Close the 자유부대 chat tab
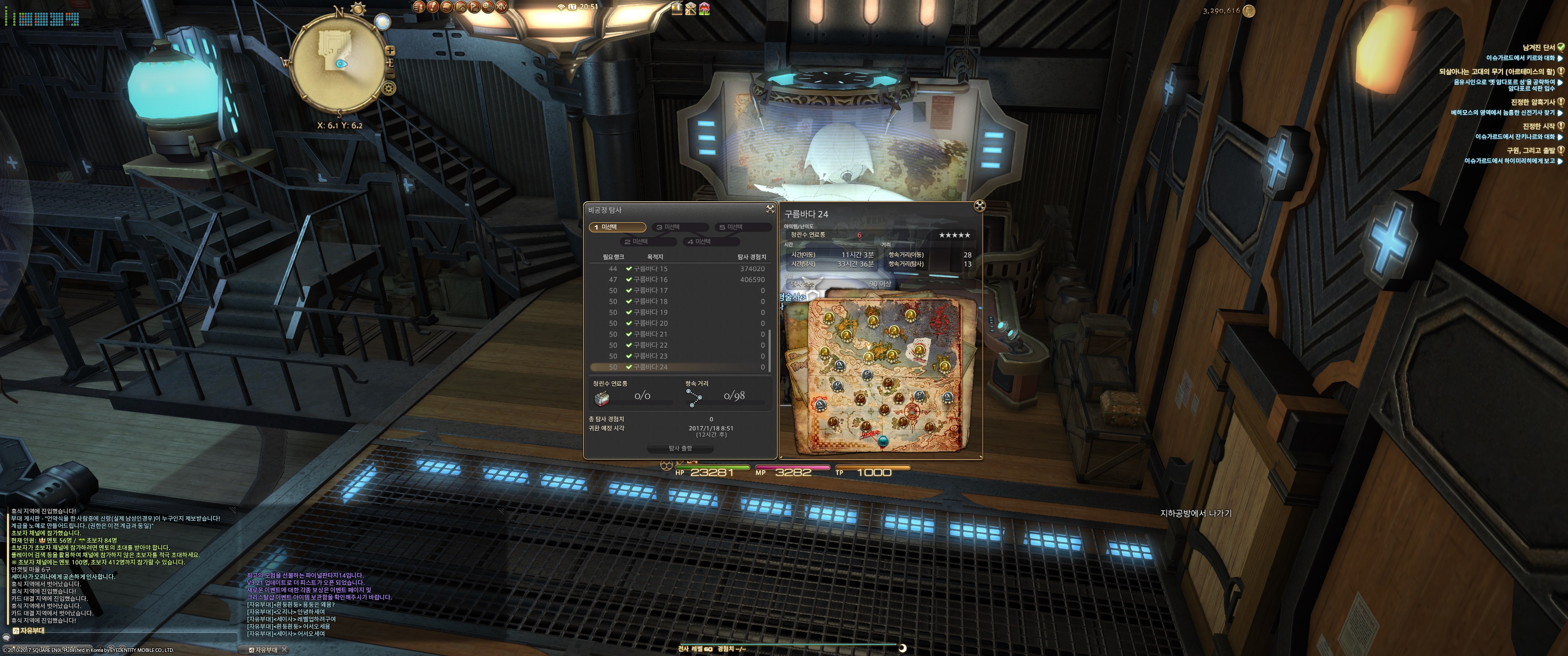Viewport: 1568px width, 656px height. pos(284,650)
